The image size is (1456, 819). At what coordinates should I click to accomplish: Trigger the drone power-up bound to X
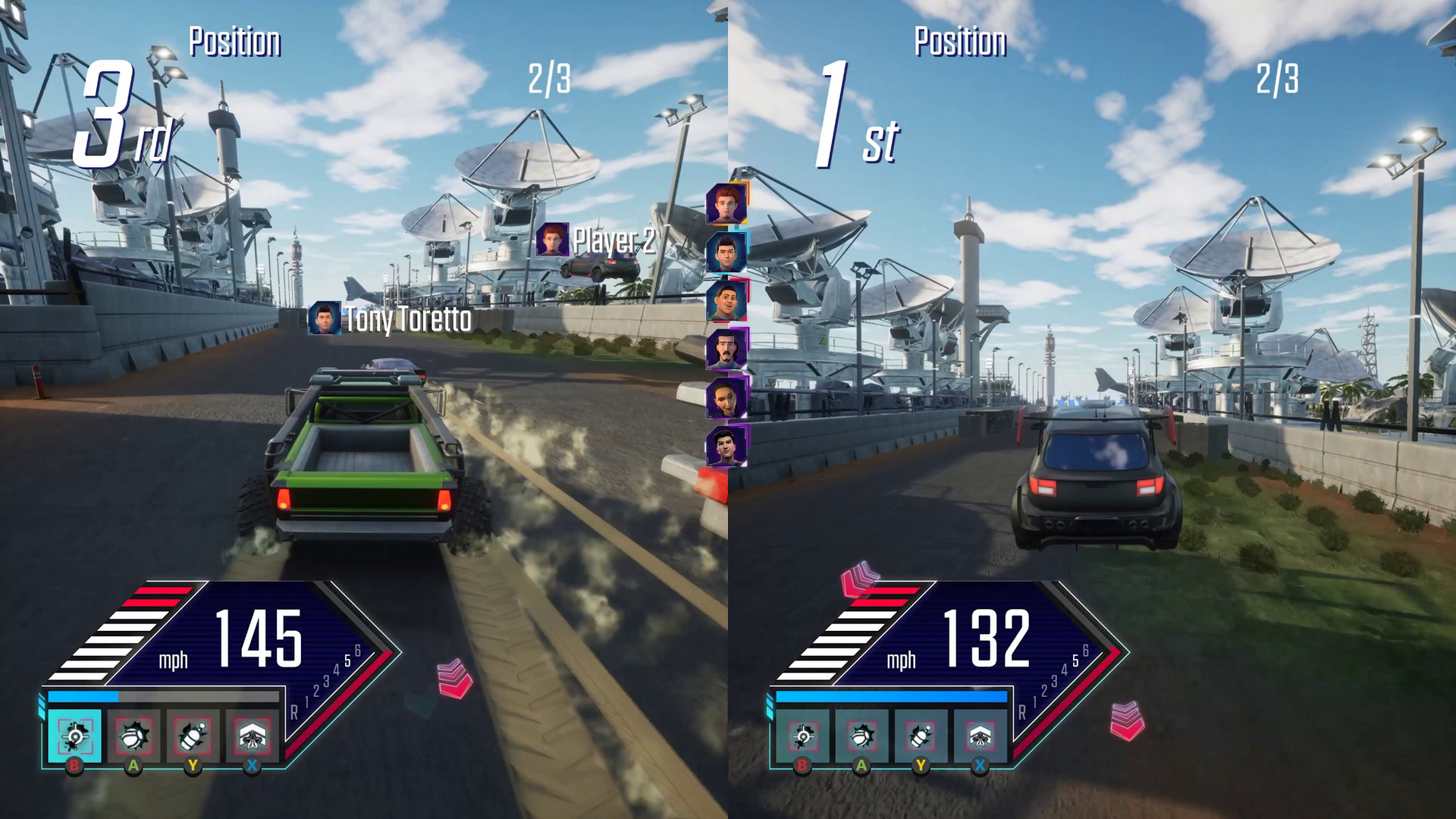click(253, 736)
